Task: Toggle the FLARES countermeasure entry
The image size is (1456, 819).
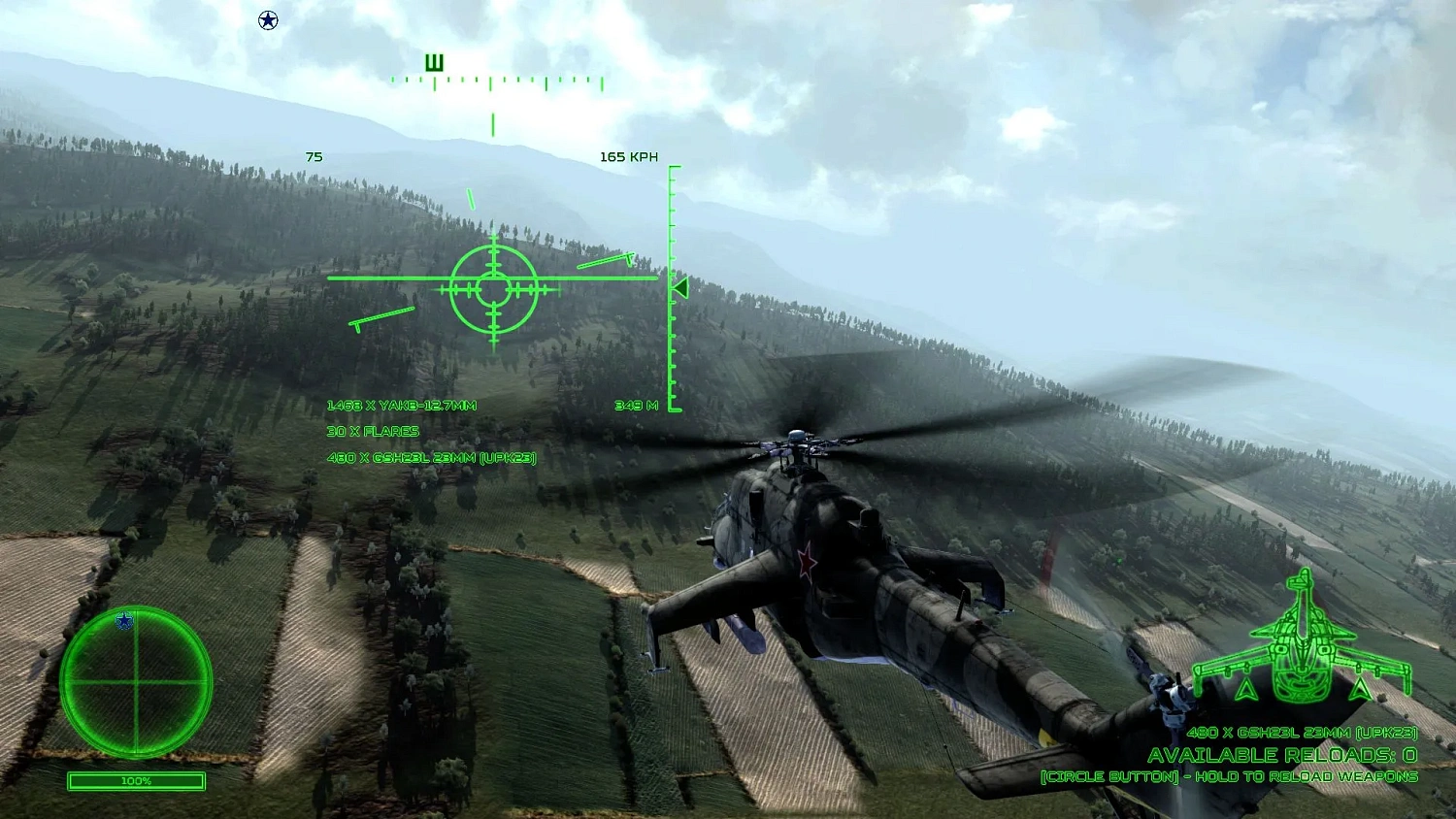Action: coord(374,432)
